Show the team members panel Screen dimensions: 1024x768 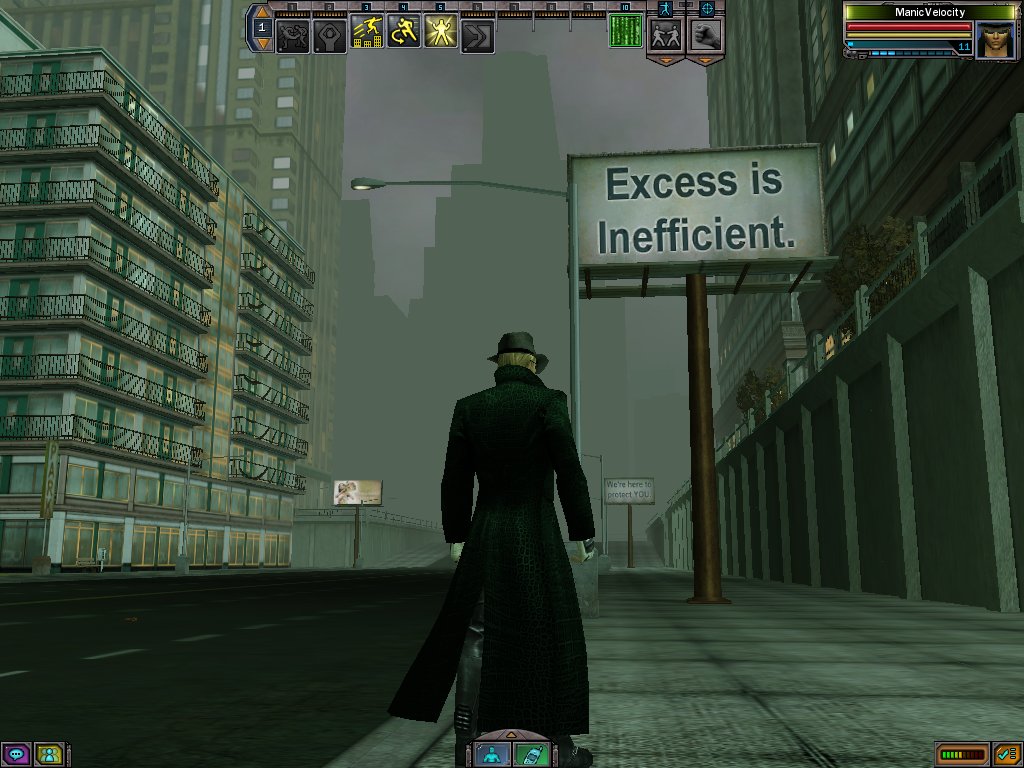48,754
